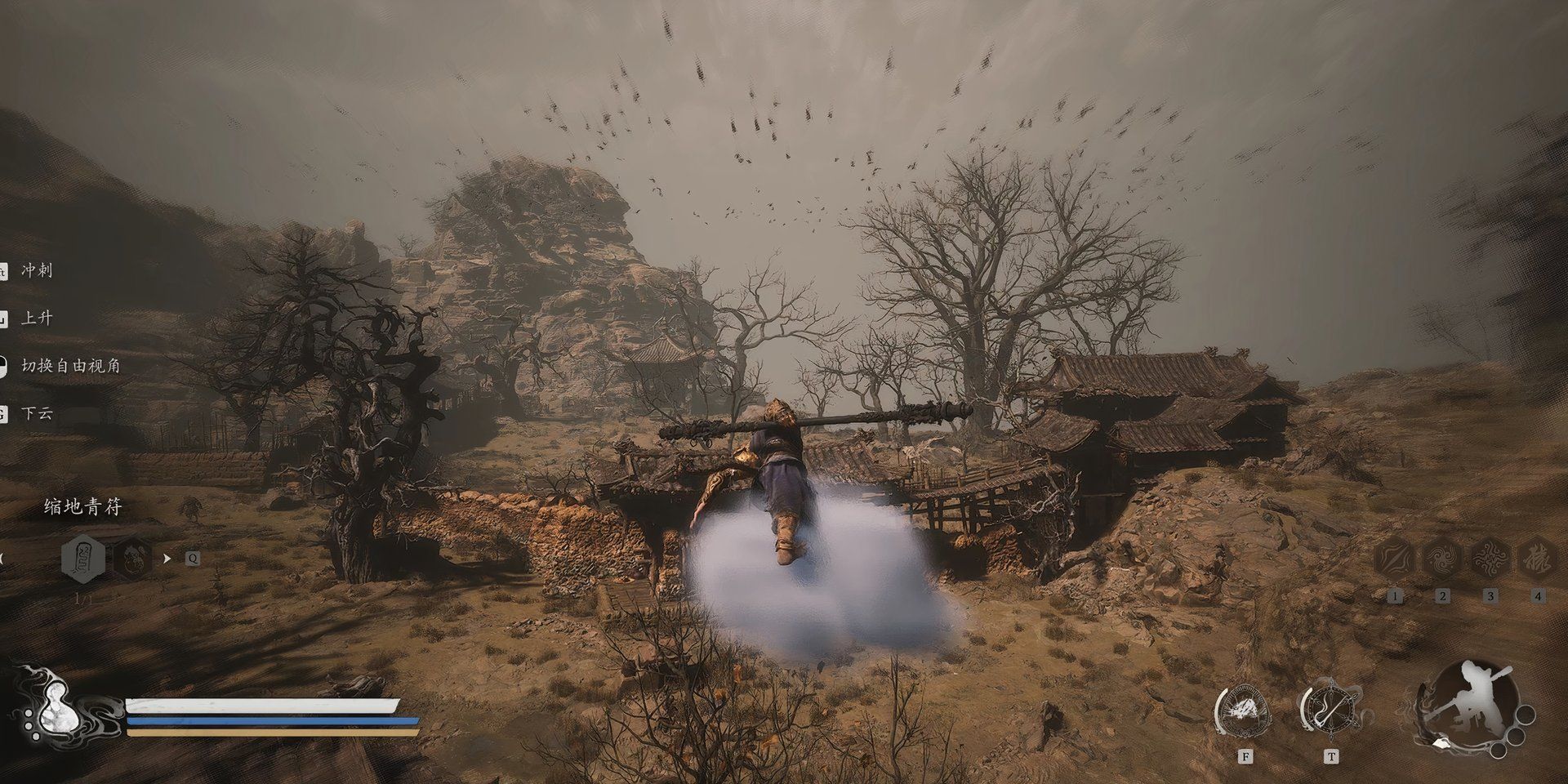Activate the spirit skill emblem labeled F
The image size is (1568, 784).
pyautogui.click(x=1245, y=709)
